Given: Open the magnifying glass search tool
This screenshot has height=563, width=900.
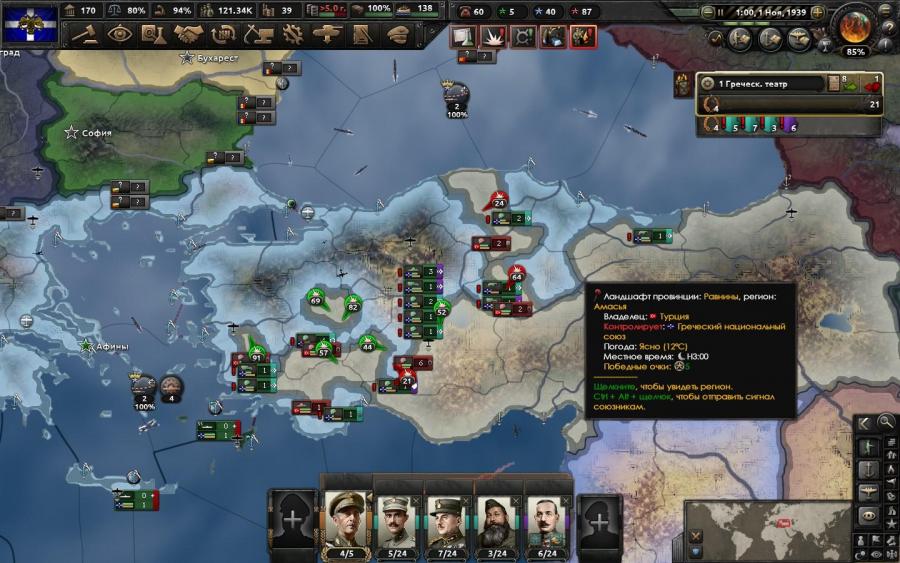Looking at the screenshot, I should (x=886, y=423).
